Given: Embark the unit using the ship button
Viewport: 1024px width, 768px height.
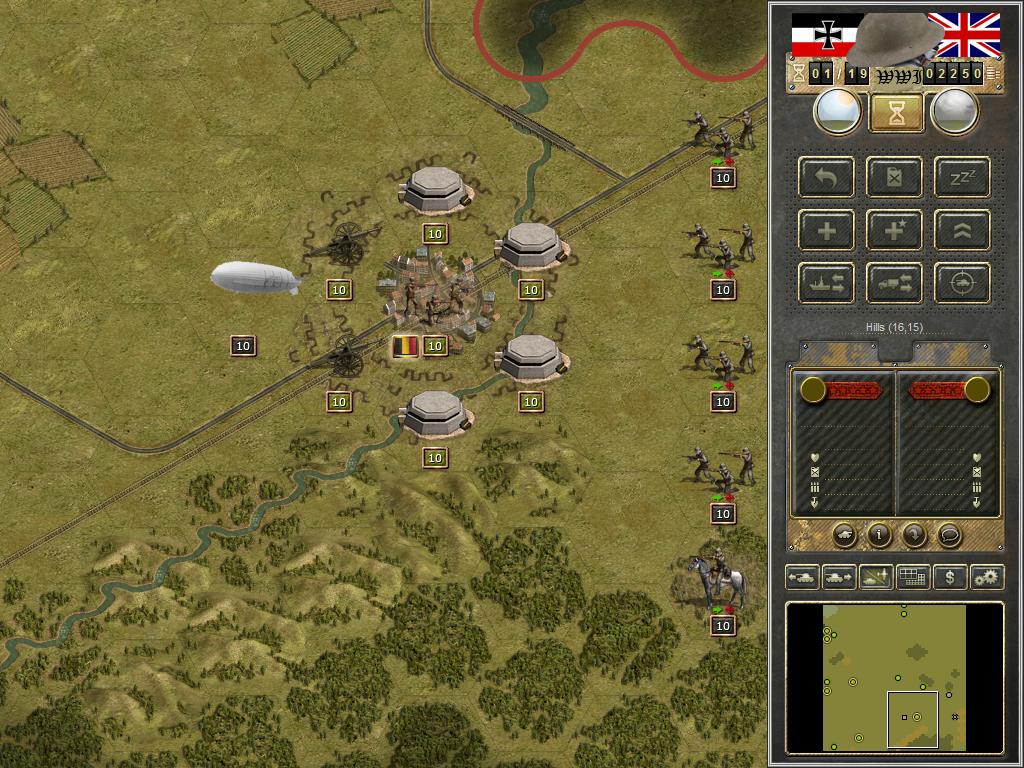Looking at the screenshot, I should pyautogui.click(x=827, y=283).
